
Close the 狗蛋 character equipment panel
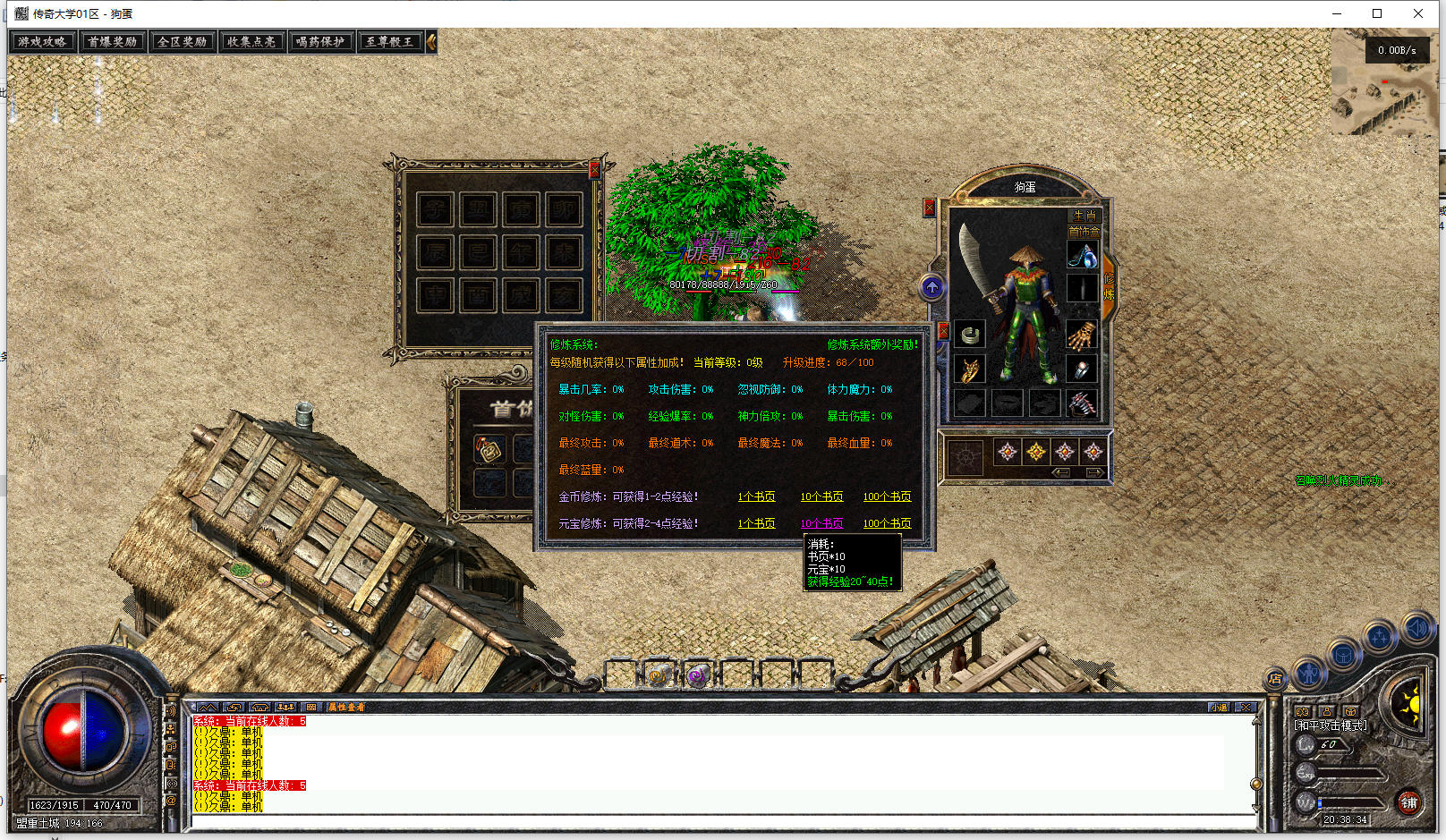929,208
